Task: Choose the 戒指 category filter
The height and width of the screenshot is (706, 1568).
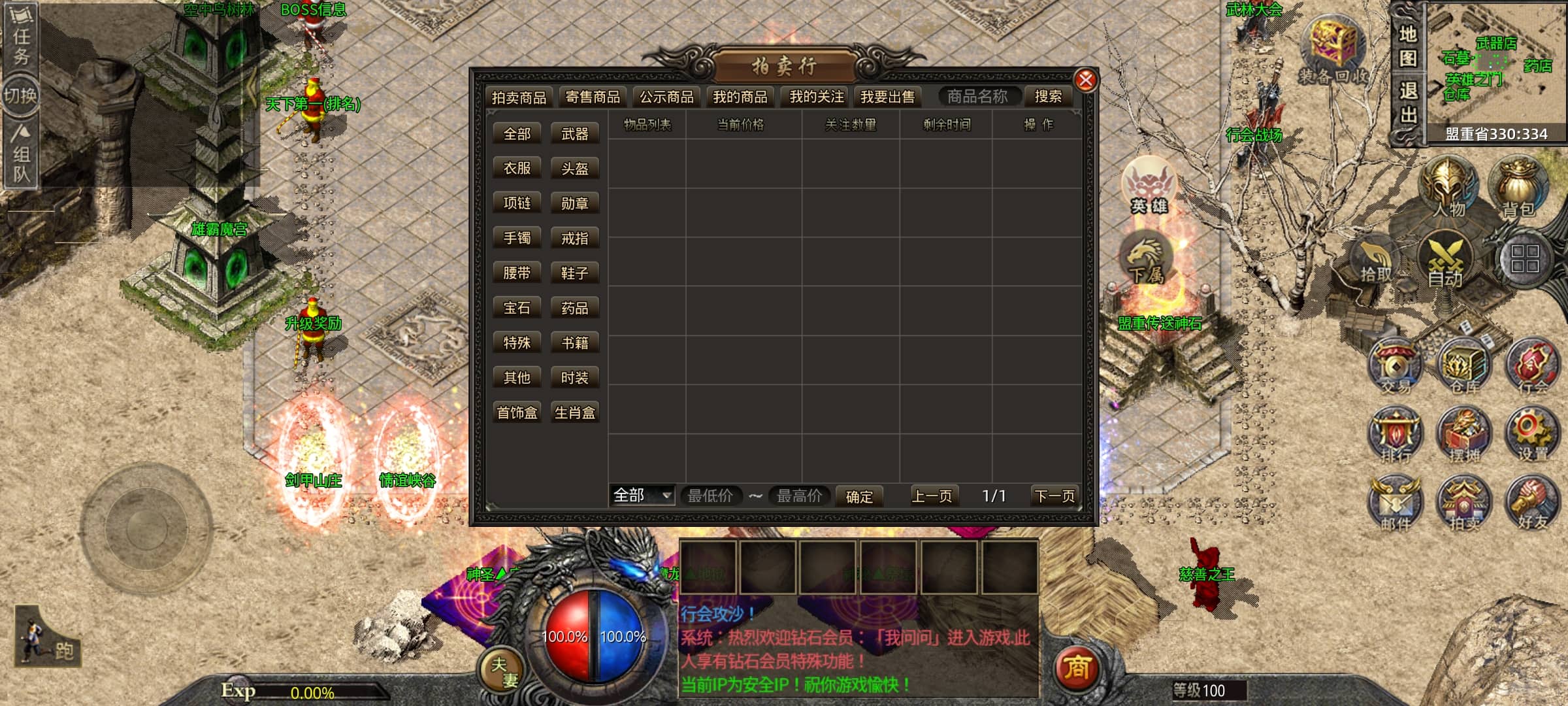Action: coord(574,239)
